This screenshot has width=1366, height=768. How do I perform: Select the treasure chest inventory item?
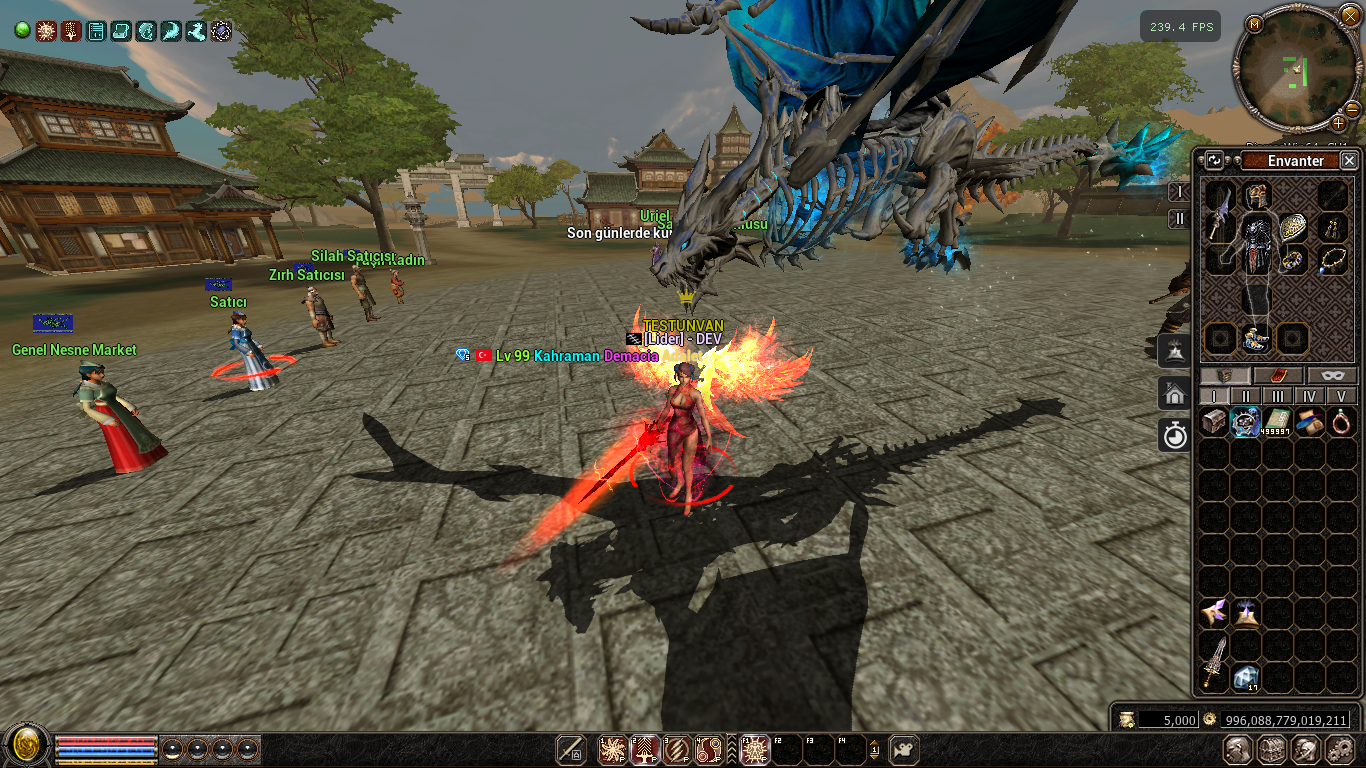1214,422
